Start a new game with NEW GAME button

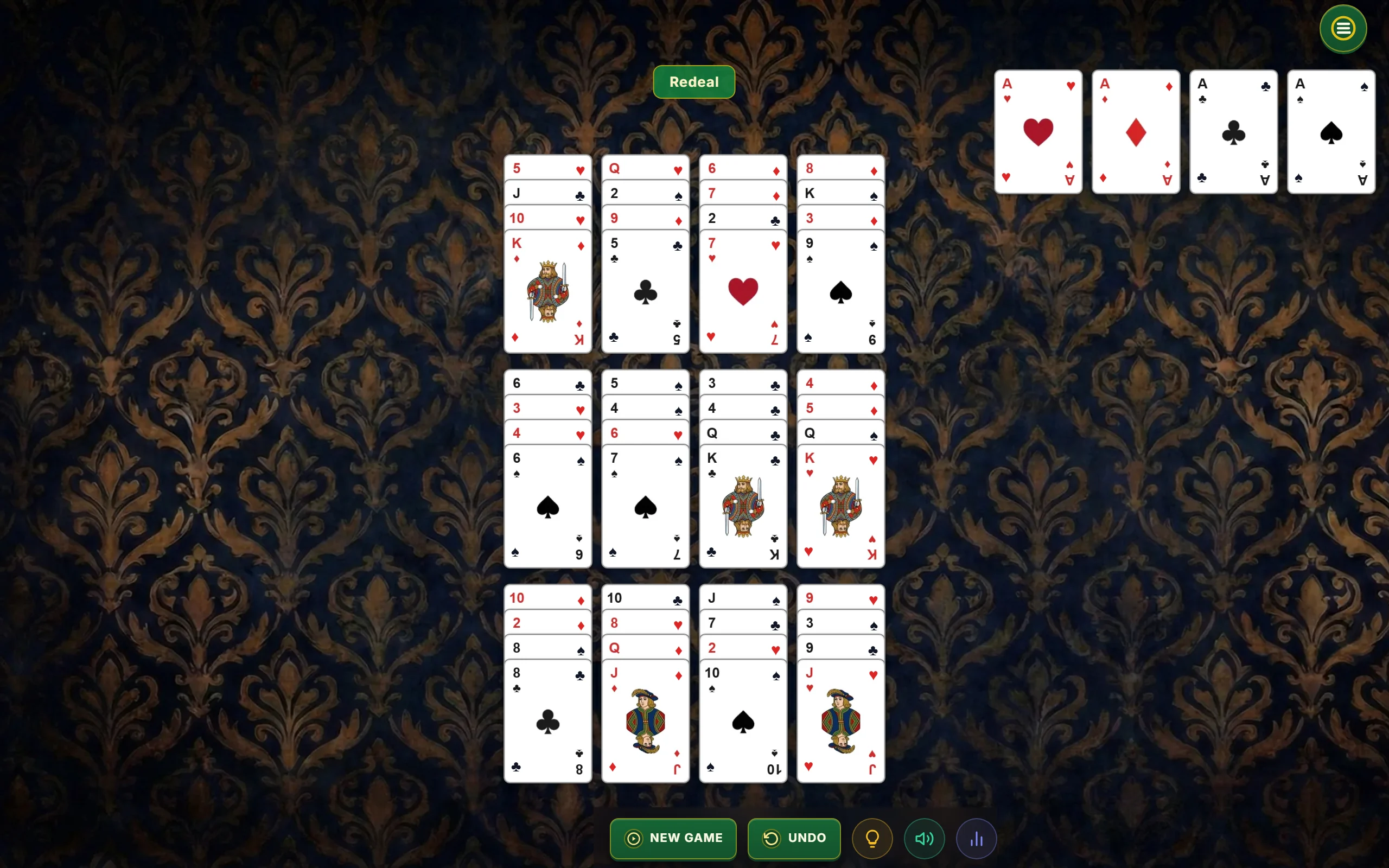click(673, 838)
